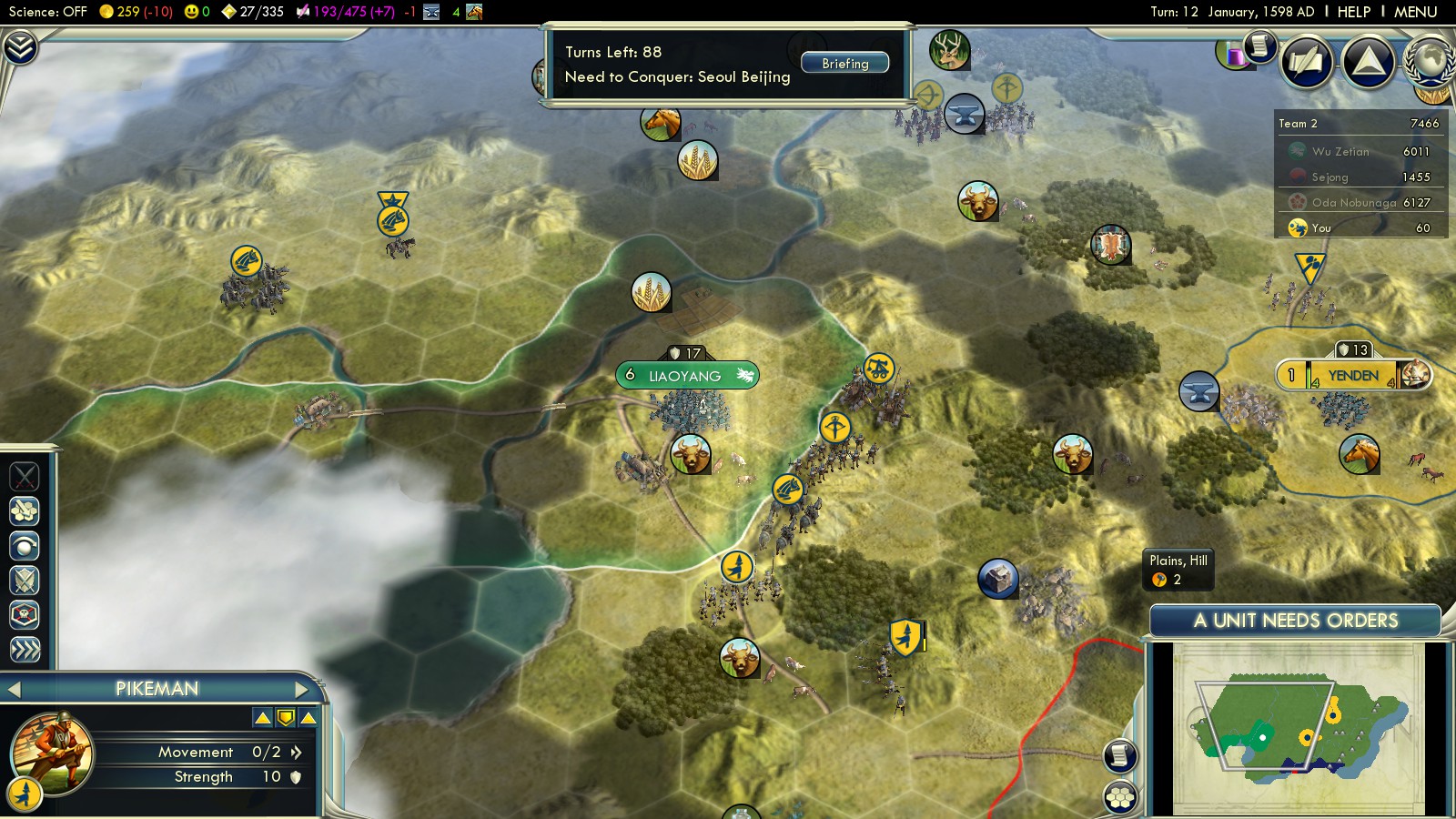This screenshot has width=1456, height=819.
Task: Open the HELP Civilopedia link
Action: (x=1353, y=12)
